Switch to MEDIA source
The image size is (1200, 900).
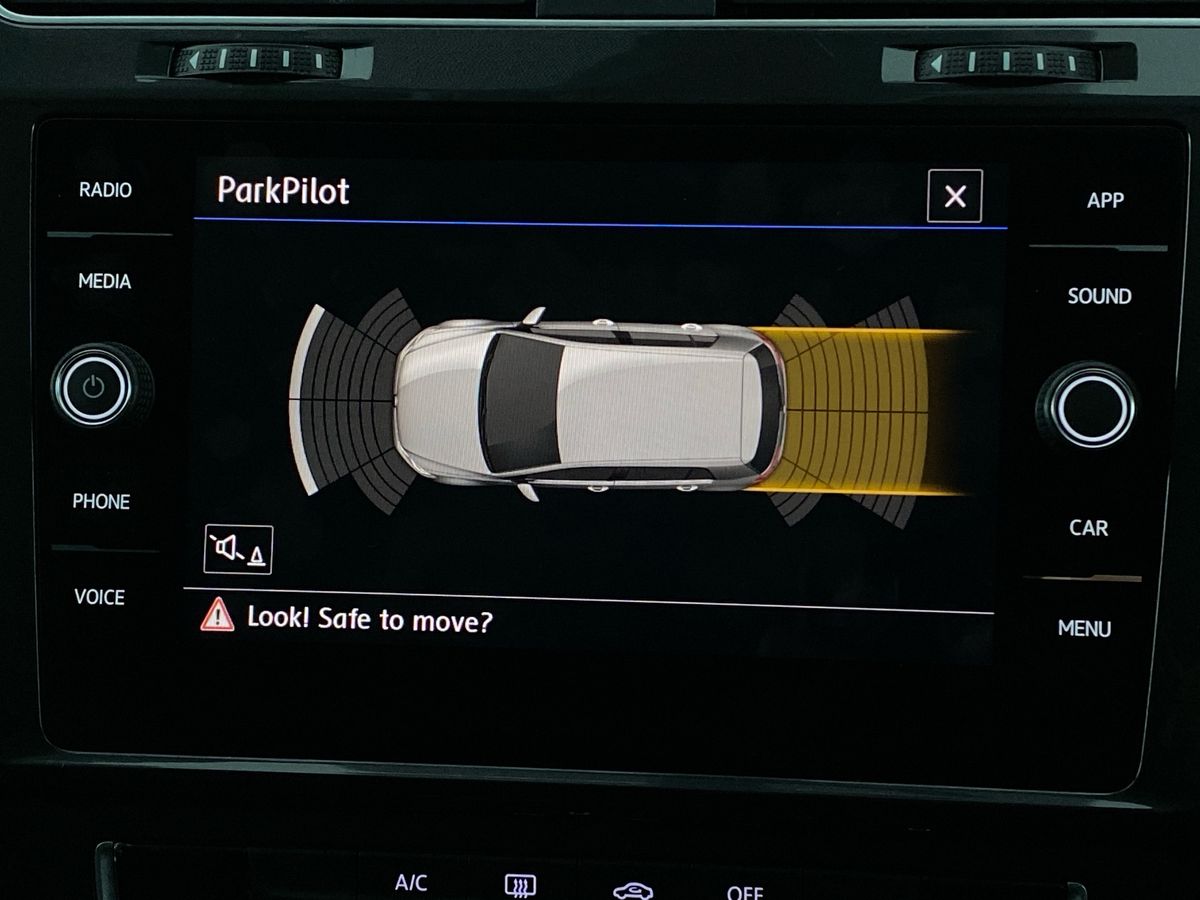pos(105,282)
